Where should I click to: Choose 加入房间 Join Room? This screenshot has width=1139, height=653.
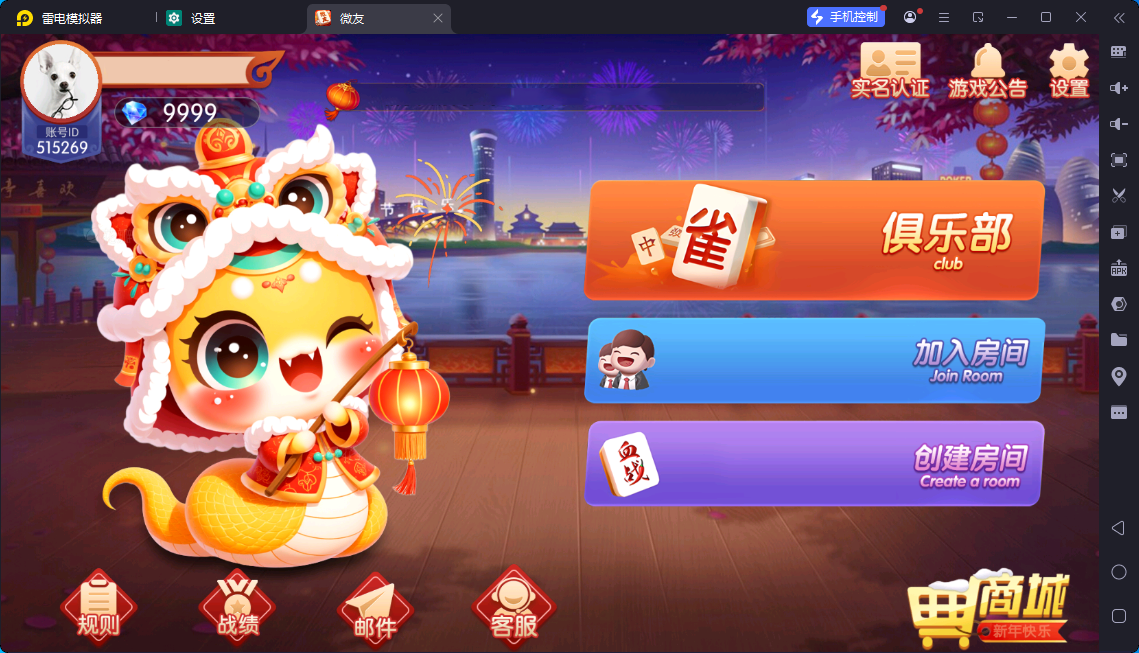tap(814, 361)
